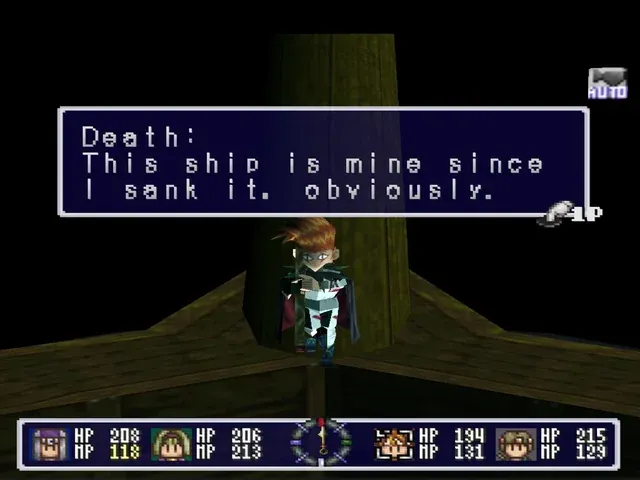
Task: Select the orange spiky-haired party member portrait
Action: click(x=394, y=443)
